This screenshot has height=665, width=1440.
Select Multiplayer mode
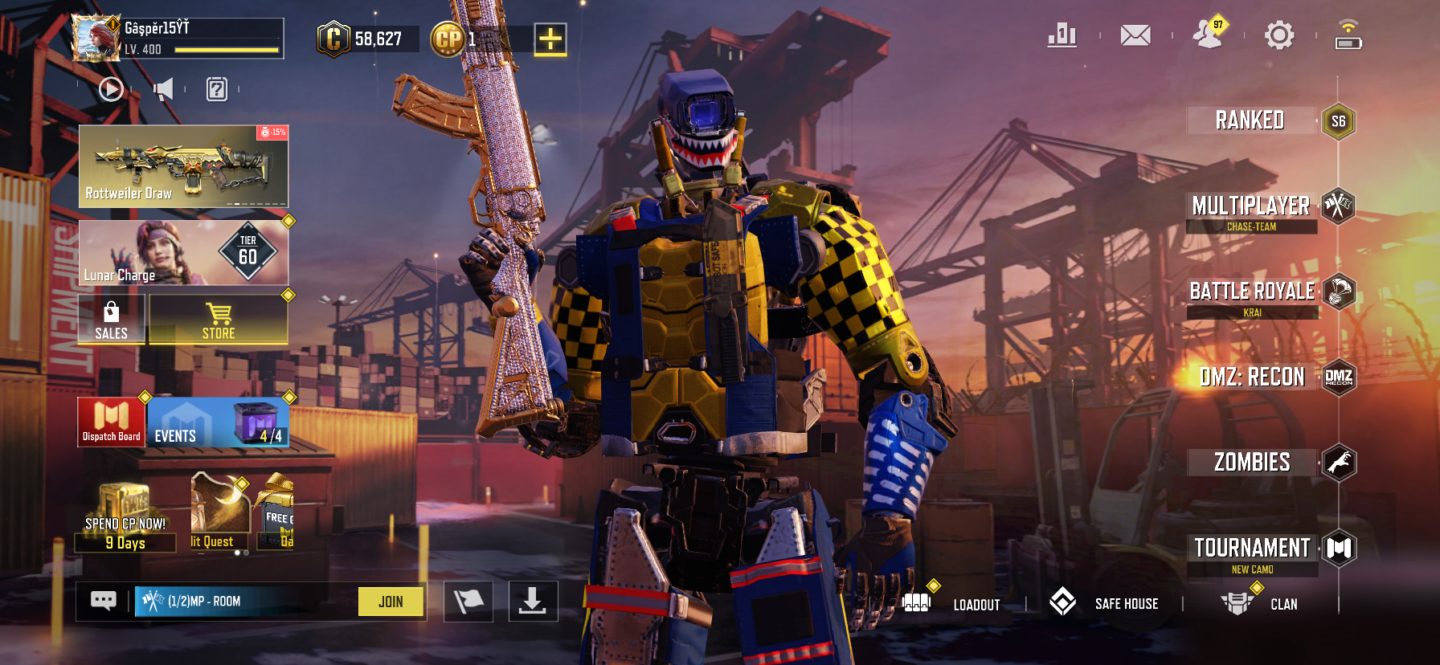coord(1251,206)
